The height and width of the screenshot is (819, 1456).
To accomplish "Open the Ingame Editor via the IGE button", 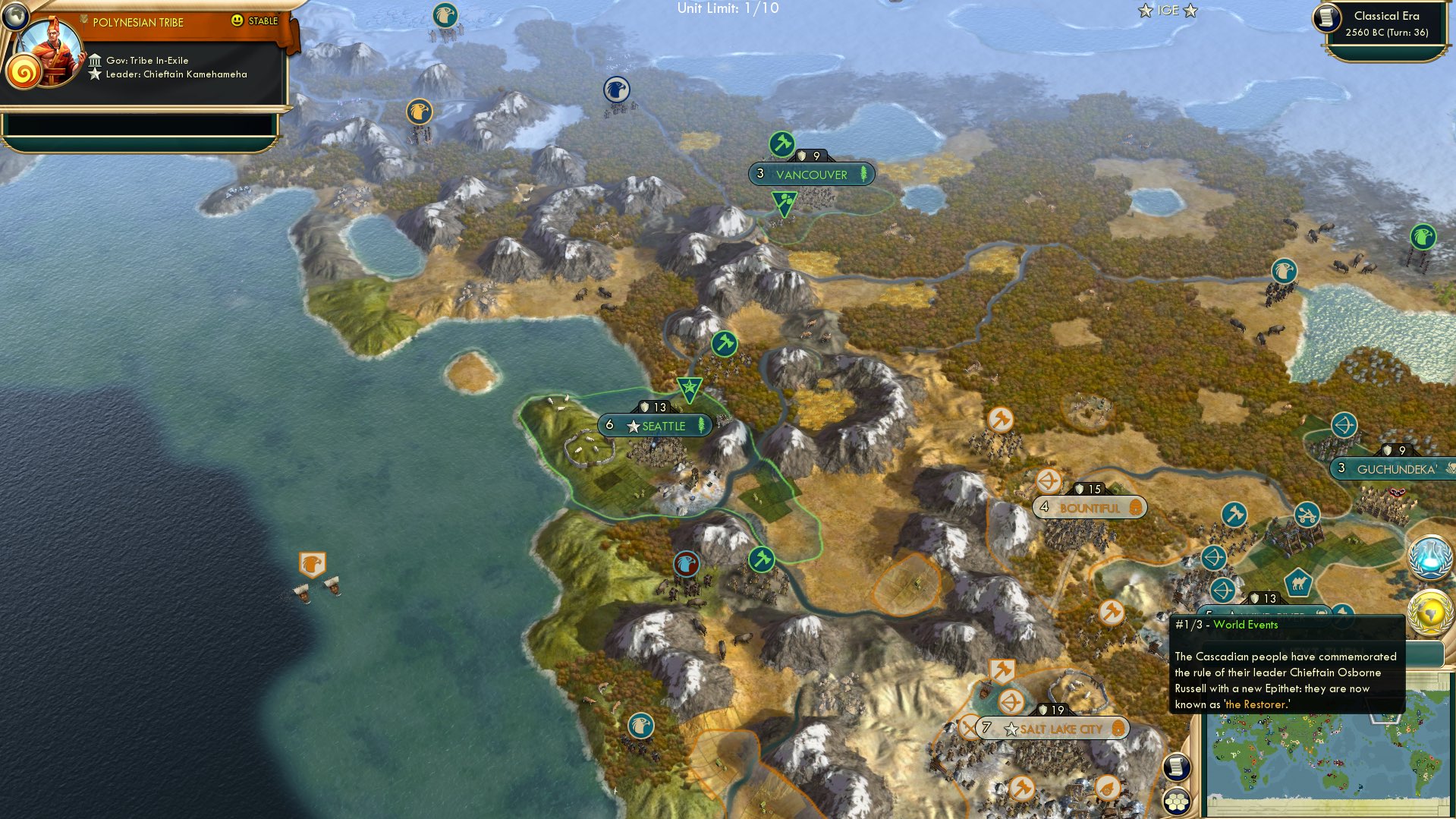I will click(1168, 10).
